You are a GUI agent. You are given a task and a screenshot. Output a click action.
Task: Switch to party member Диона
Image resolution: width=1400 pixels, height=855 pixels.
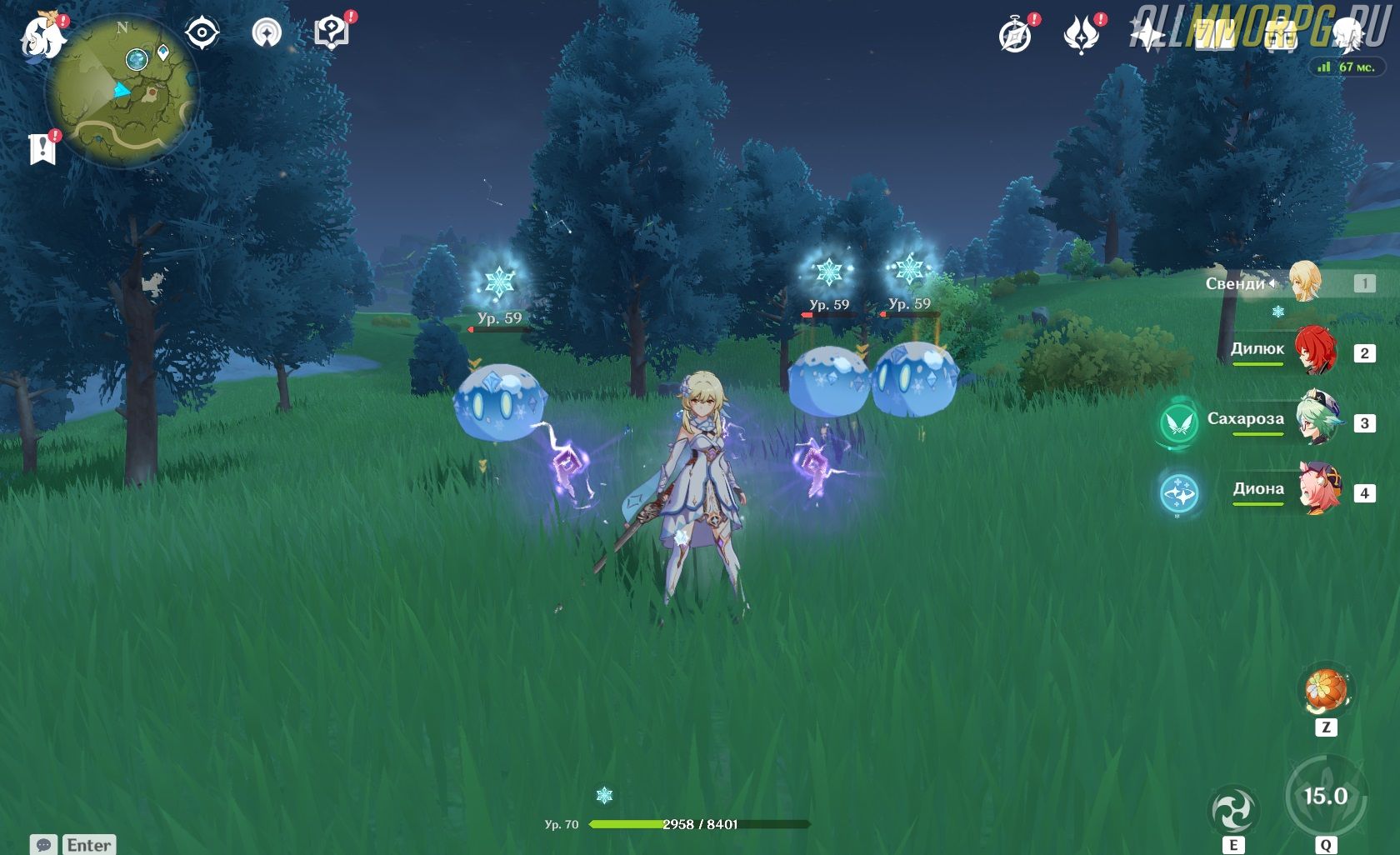coord(1319,491)
